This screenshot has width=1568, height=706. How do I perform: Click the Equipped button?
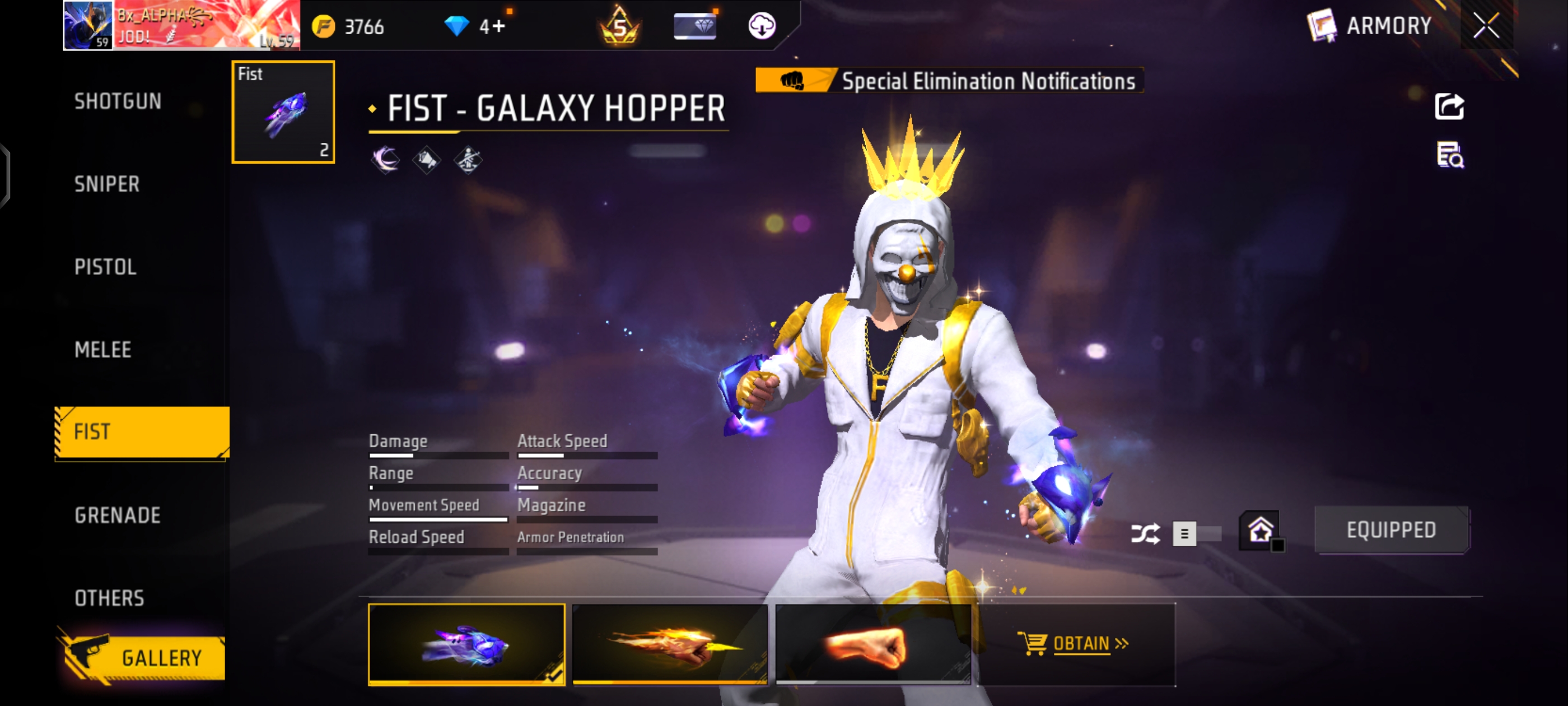[x=1391, y=530]
